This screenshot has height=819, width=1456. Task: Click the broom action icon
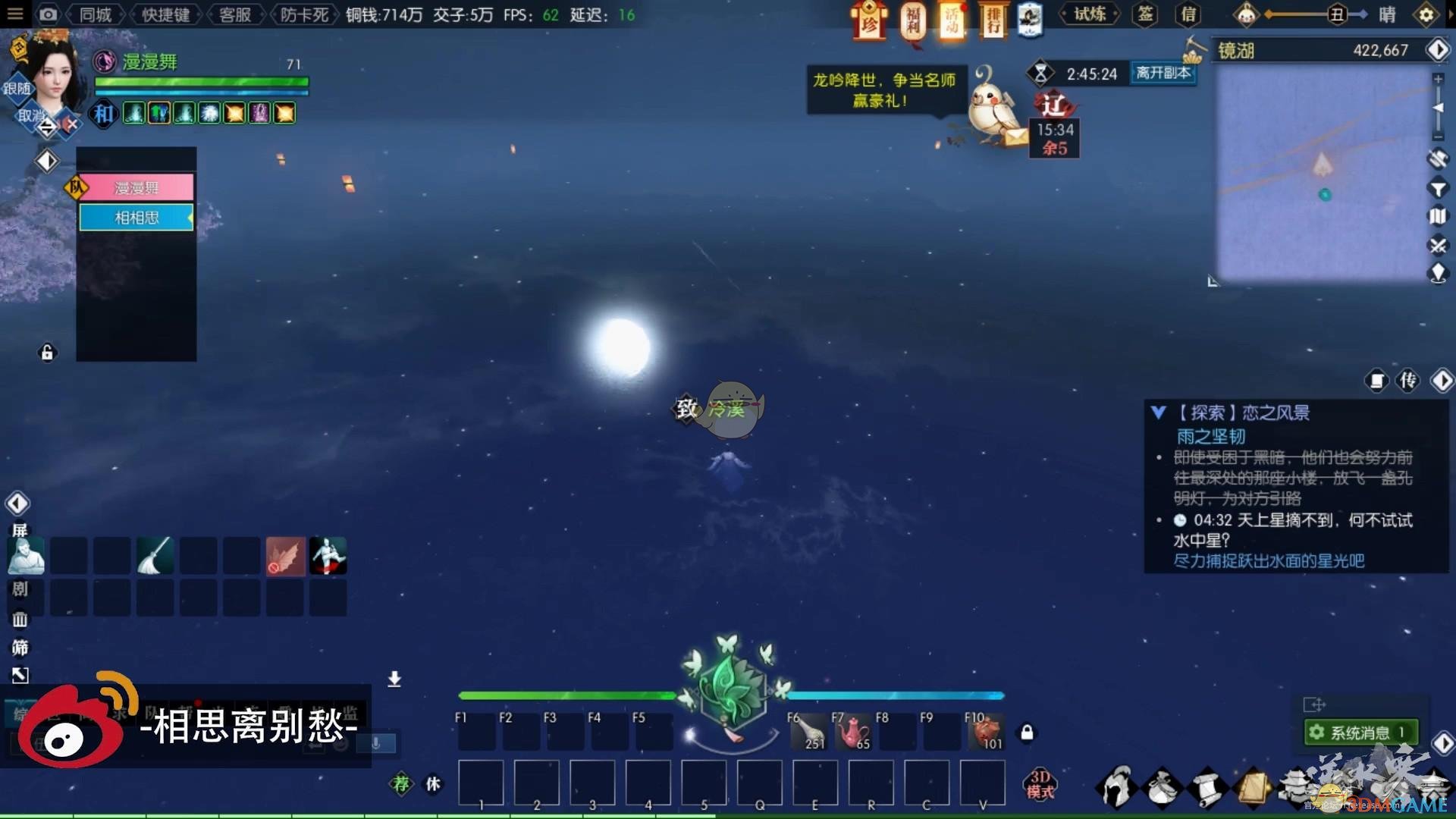coord(155,556)
